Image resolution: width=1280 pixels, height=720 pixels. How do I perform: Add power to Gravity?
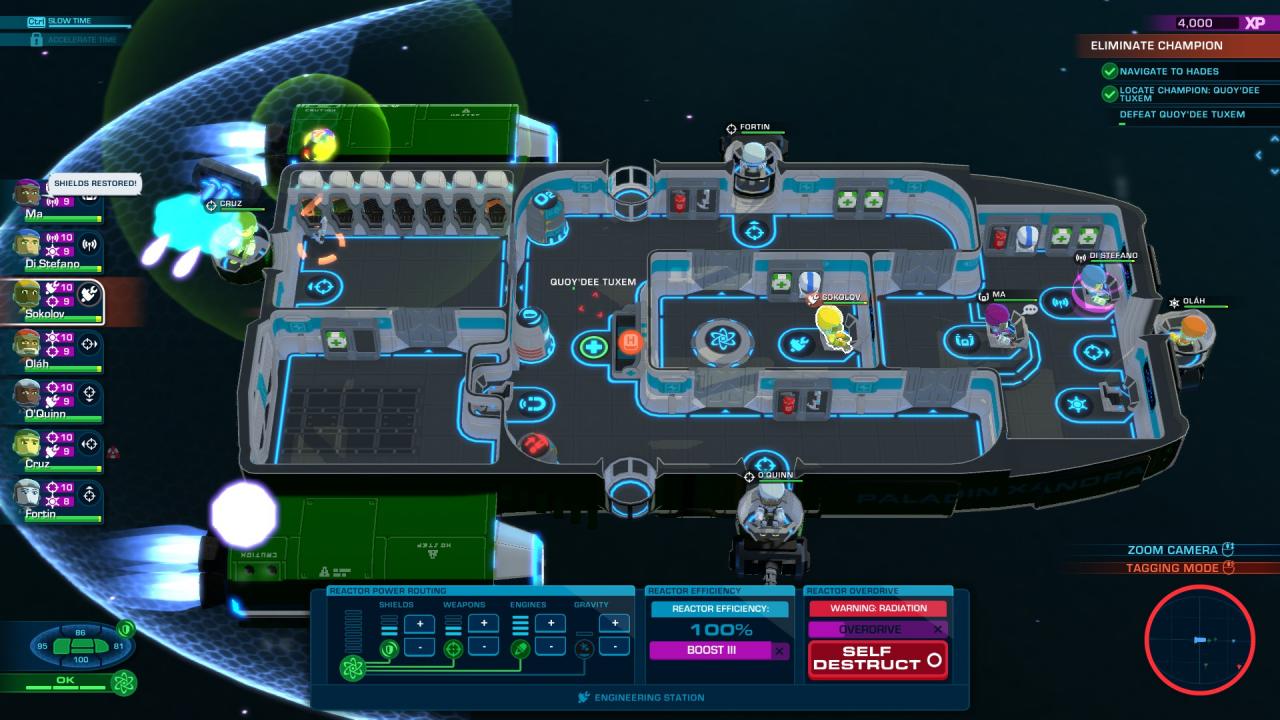tap(614, 624)
